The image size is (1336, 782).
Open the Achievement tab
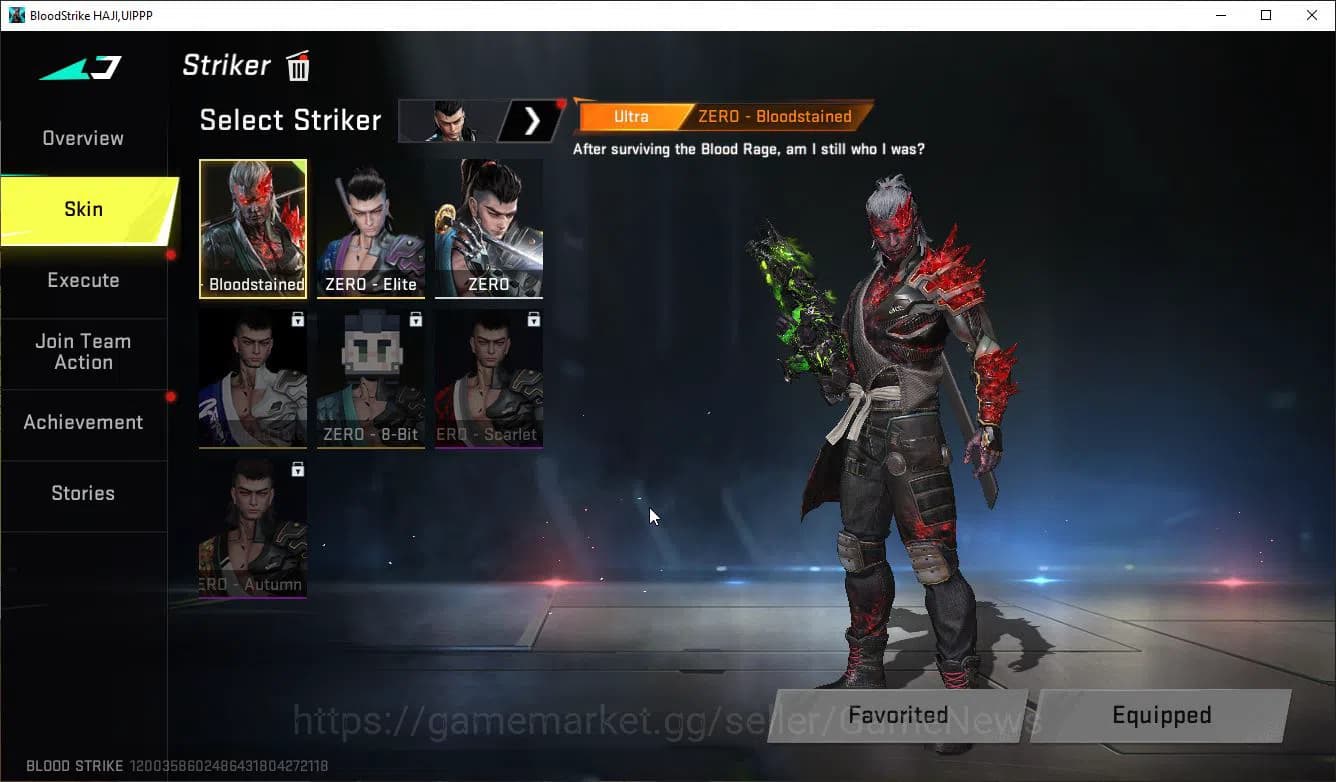[x=82, y=422]
